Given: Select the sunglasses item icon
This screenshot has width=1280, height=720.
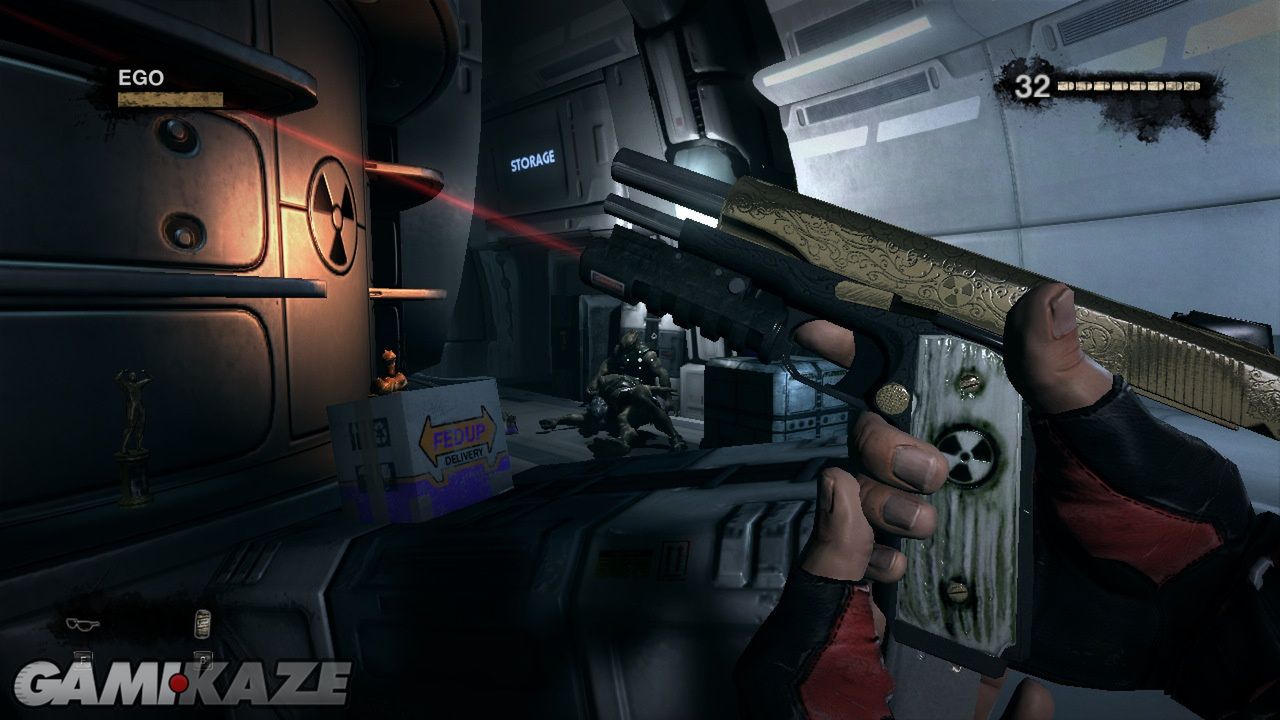Looking at the screenshot, I should tap(83, 622).
